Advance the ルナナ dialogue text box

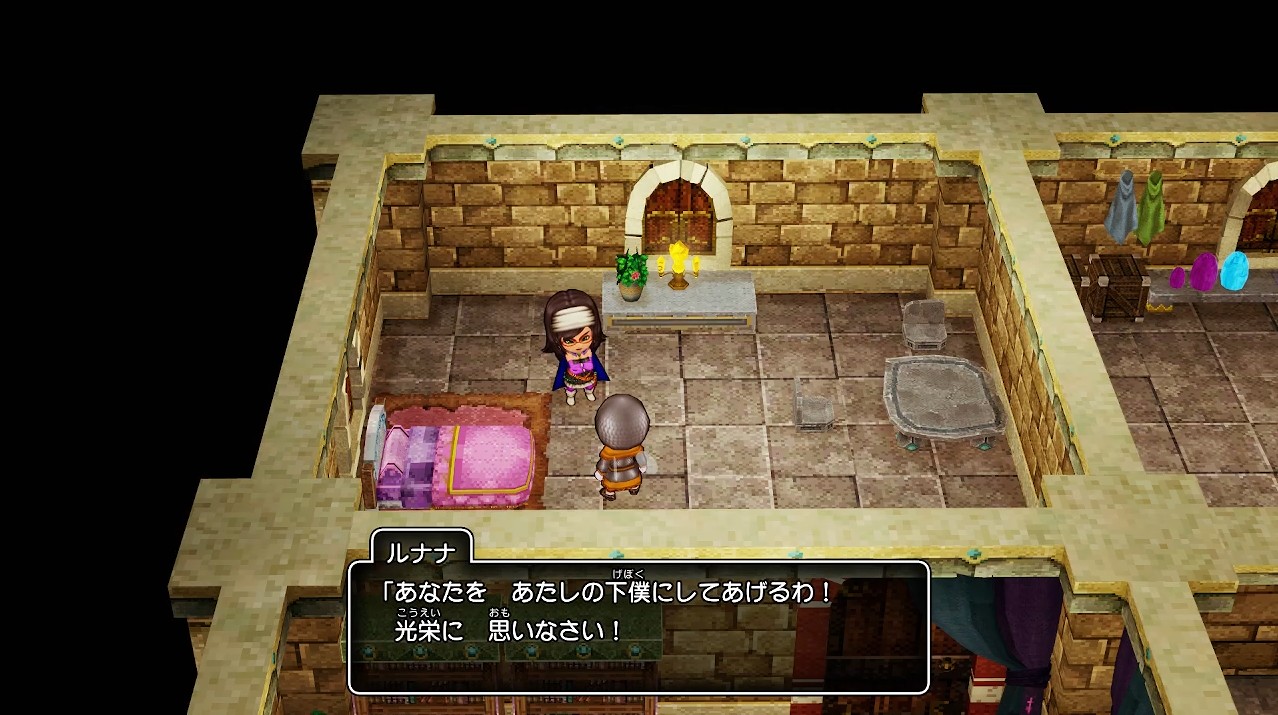coord(638,627)
